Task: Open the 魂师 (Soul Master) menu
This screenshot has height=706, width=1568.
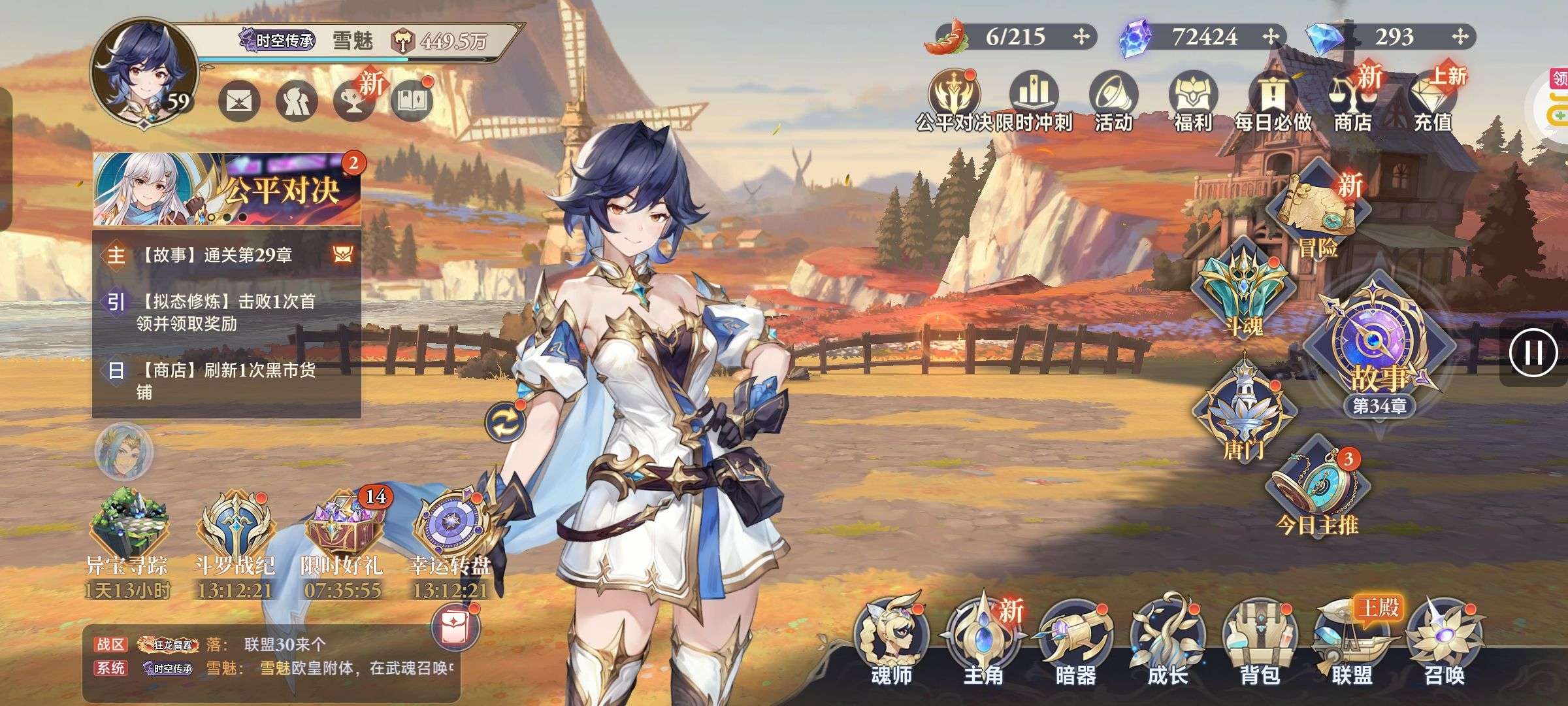Action: (891, 644)
